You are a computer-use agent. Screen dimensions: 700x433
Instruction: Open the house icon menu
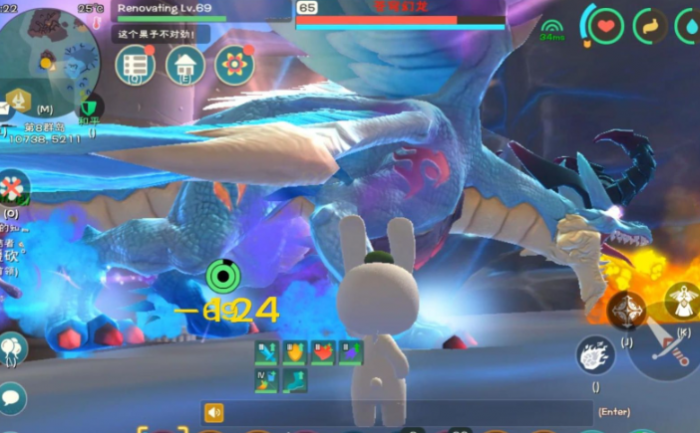[185, 64]
